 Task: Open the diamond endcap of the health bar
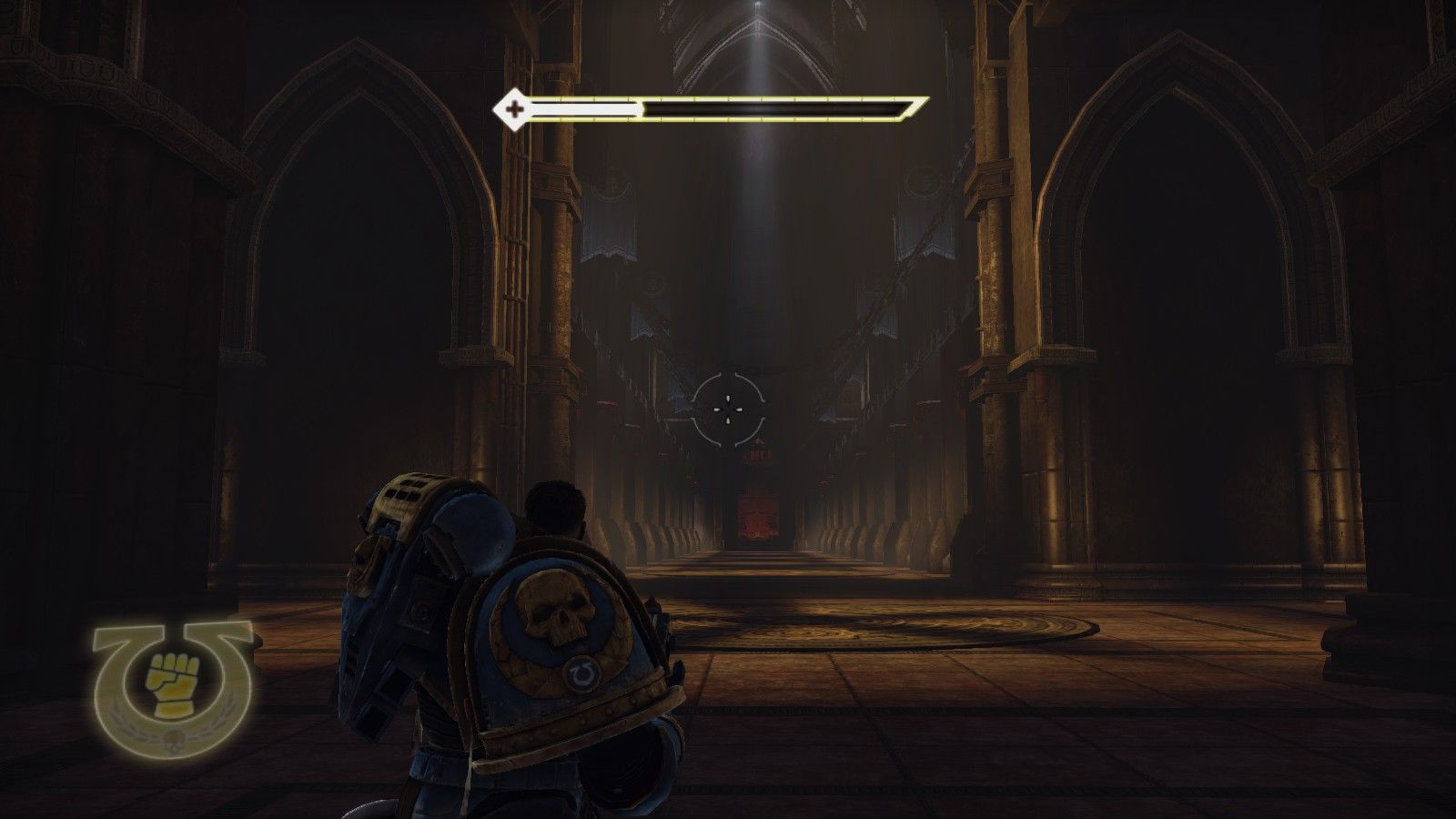pos(515,110)
